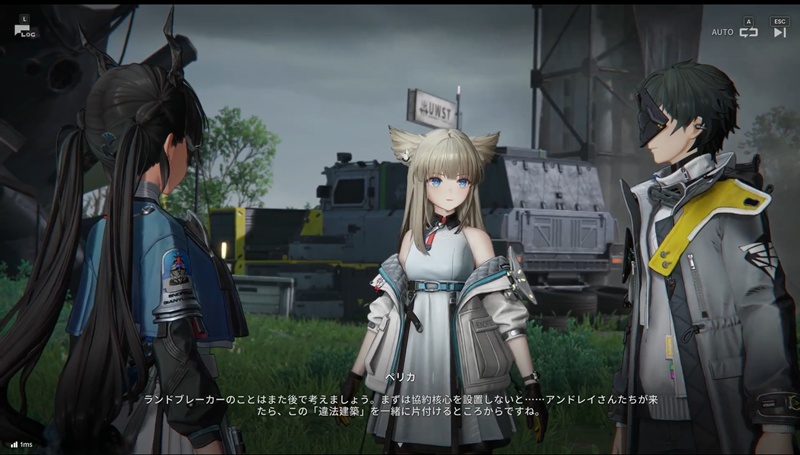This screenshot has width=800, height=455.
Task: Open the dialogue LOG
Action: click(x=26, y=29)
